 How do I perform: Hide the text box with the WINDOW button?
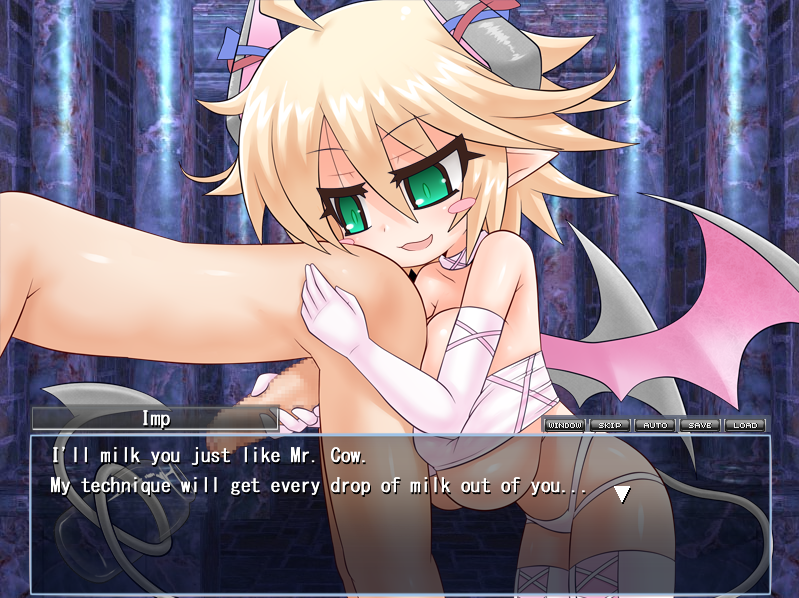tap(564, 425)
